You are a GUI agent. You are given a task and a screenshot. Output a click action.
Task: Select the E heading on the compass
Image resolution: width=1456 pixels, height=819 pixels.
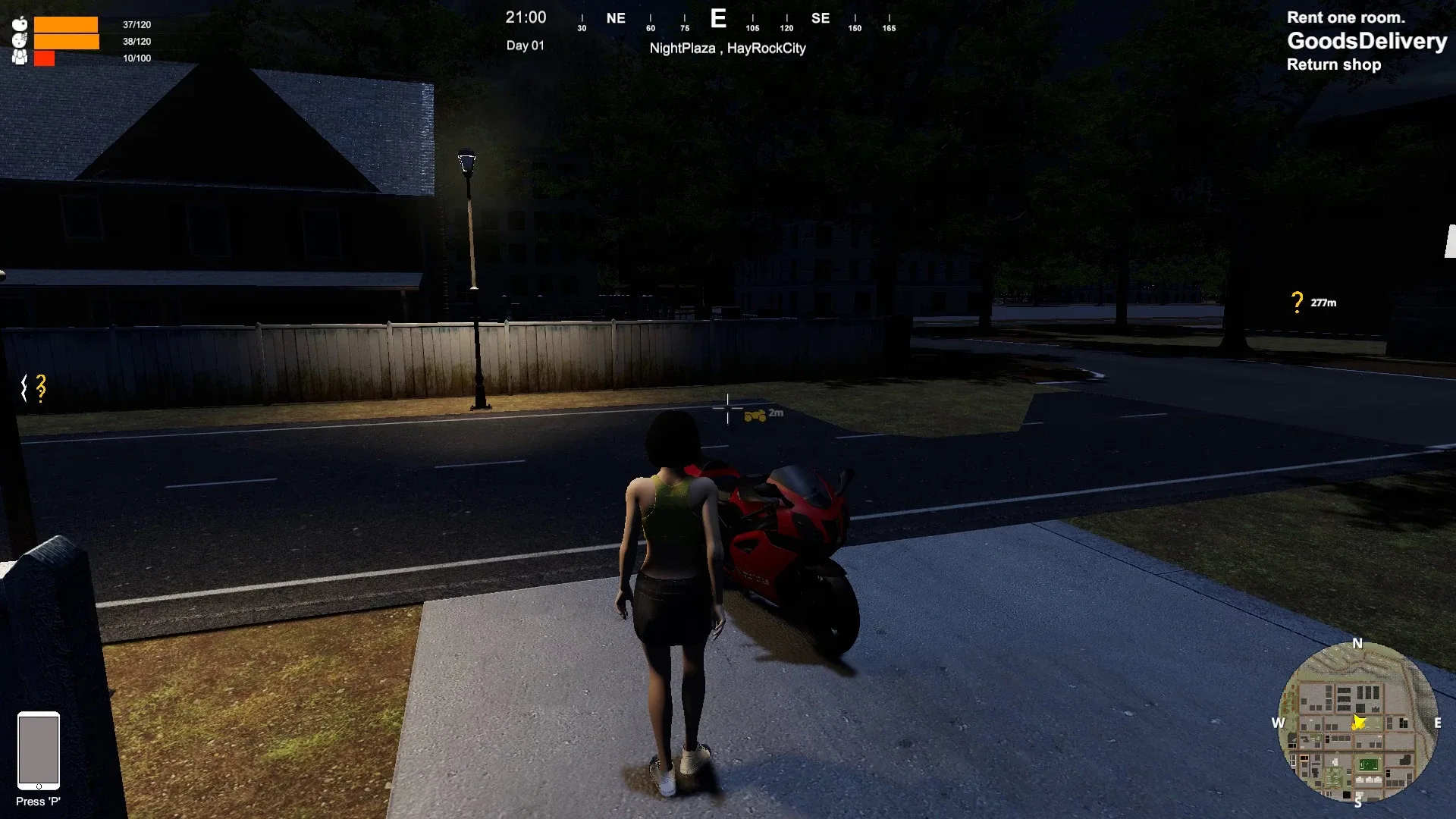click(718, 19)
